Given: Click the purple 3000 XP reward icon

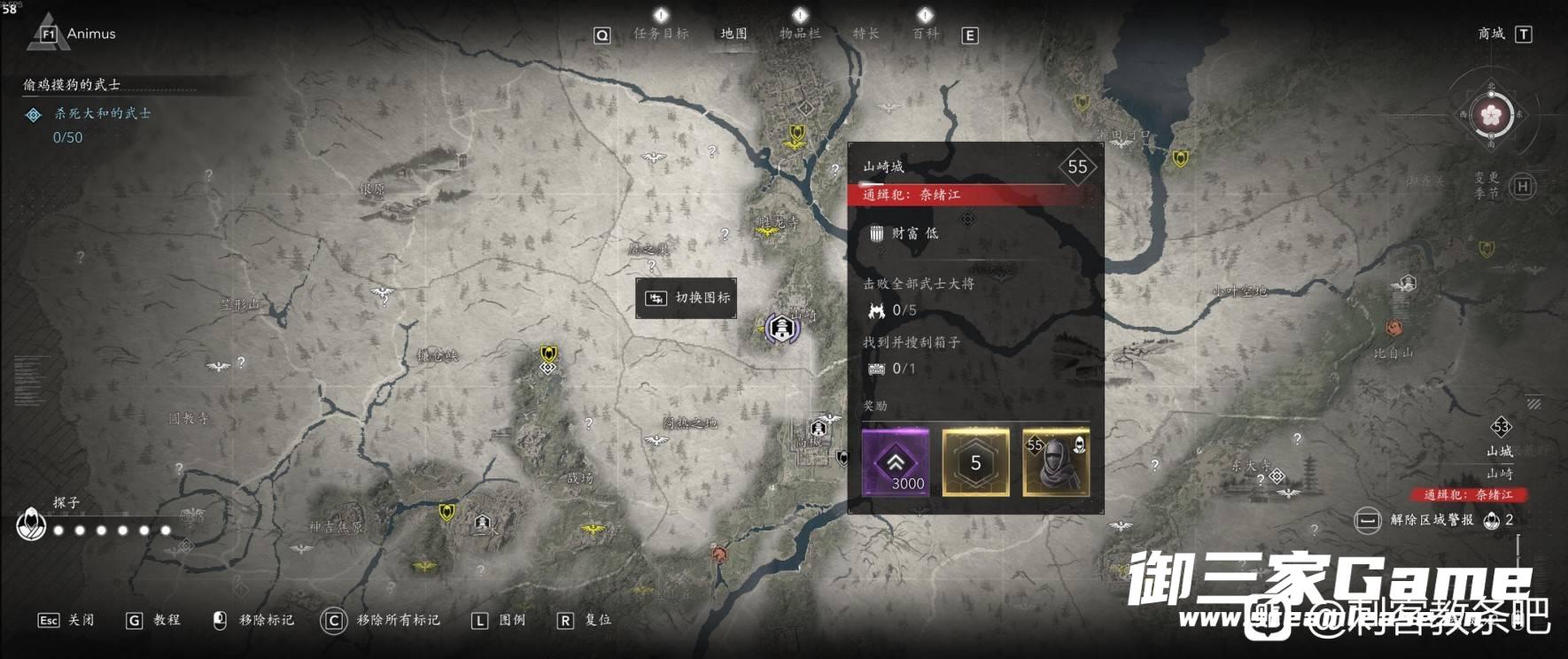Looking at the screenshot, I should (x=895, y=461).
